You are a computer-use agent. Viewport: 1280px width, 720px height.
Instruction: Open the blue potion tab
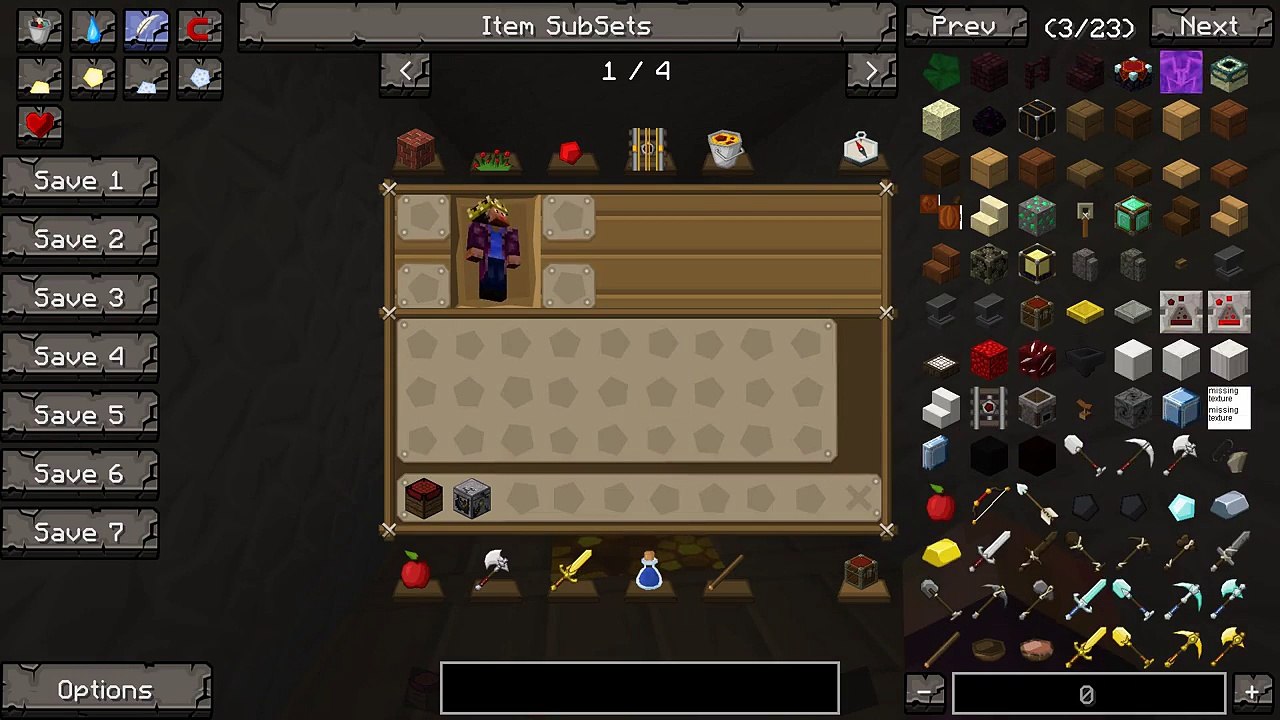pyautogui.click(x=649, y=572)
